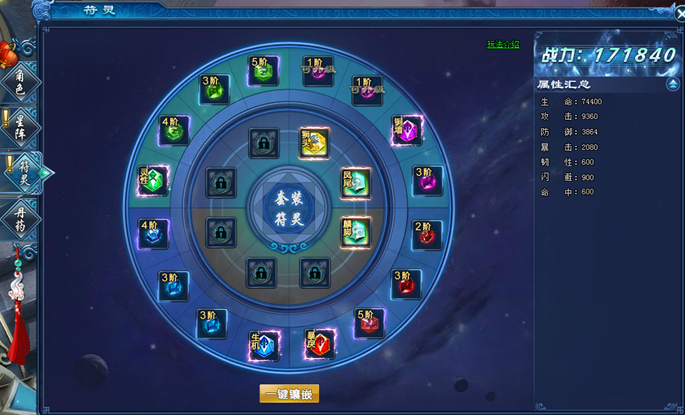Open the 玩法介绍 gameplay guide link
The height and width of the screenshot is (415, 685).
[x=503, y=45]
